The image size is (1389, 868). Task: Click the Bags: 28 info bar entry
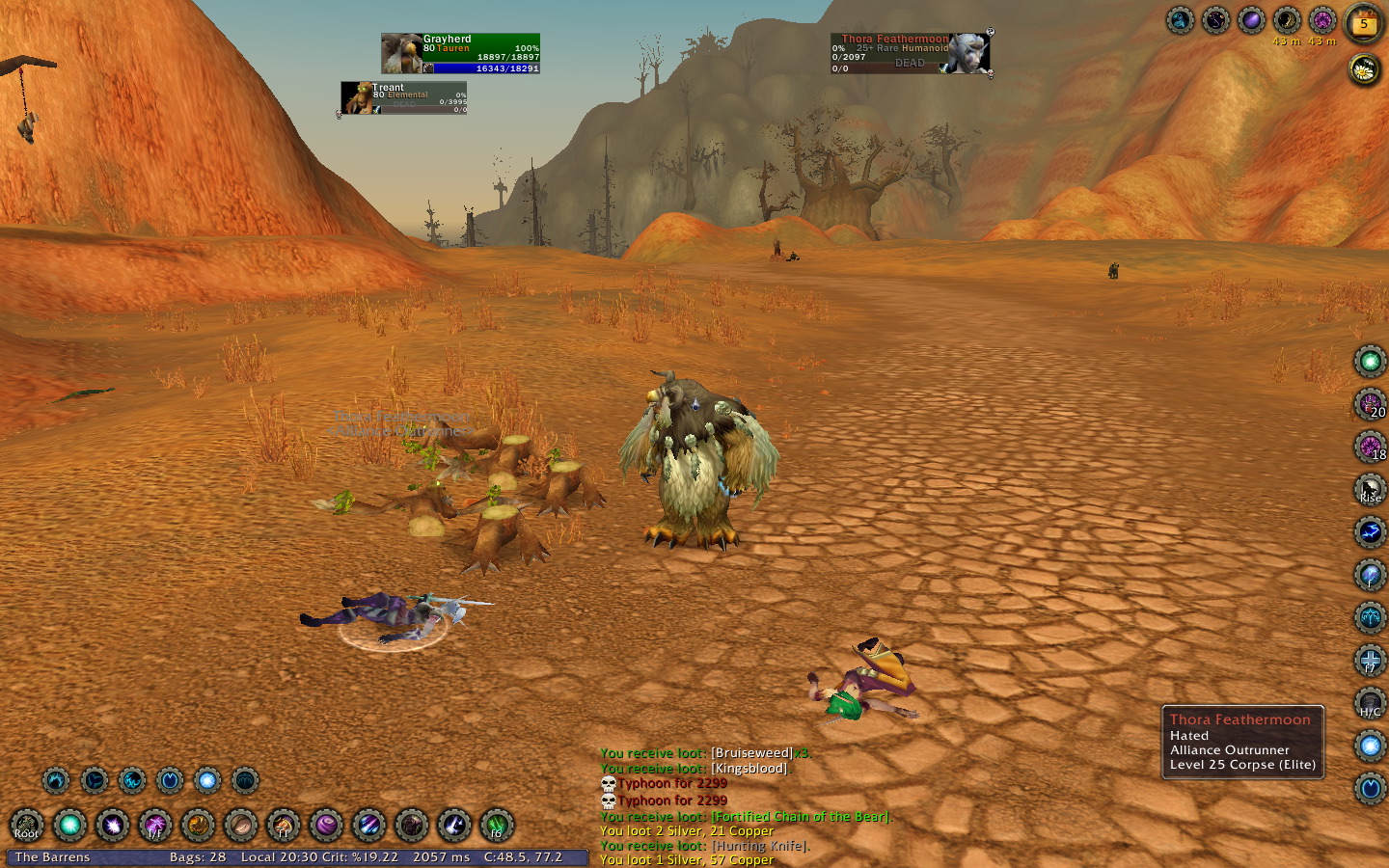(x=198, y=857)
